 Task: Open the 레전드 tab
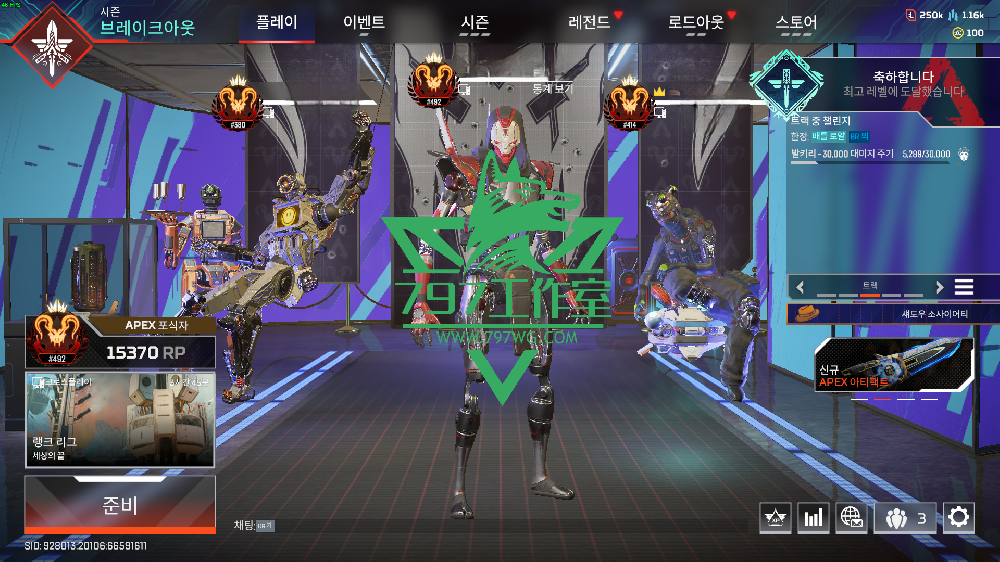click(589, 22)
